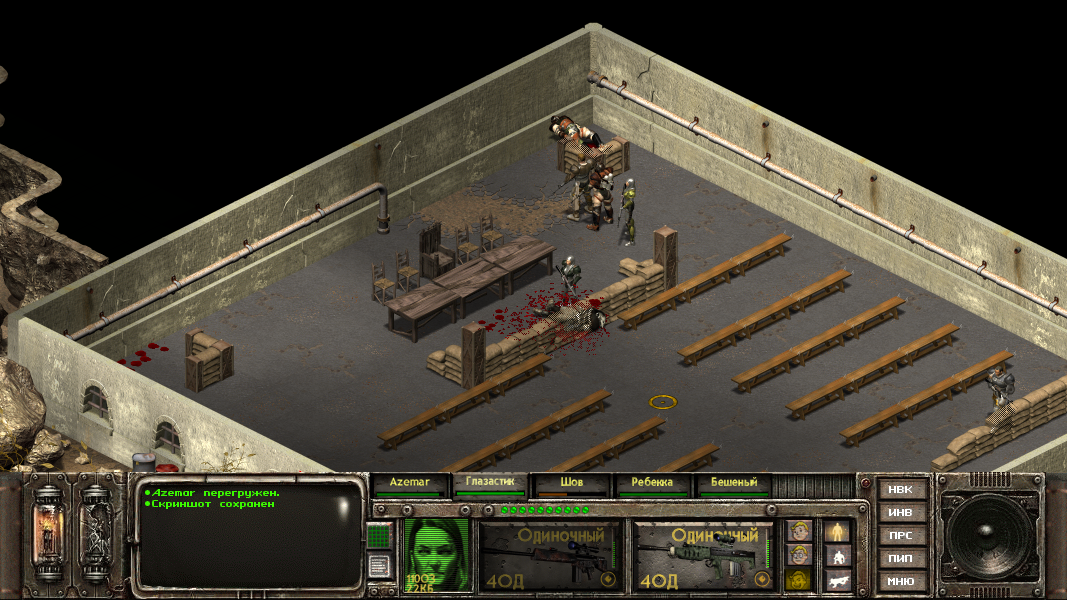1067x600 pixels.
Task: Open the inventory with ИНВ button
Action: tap(900, 513)
